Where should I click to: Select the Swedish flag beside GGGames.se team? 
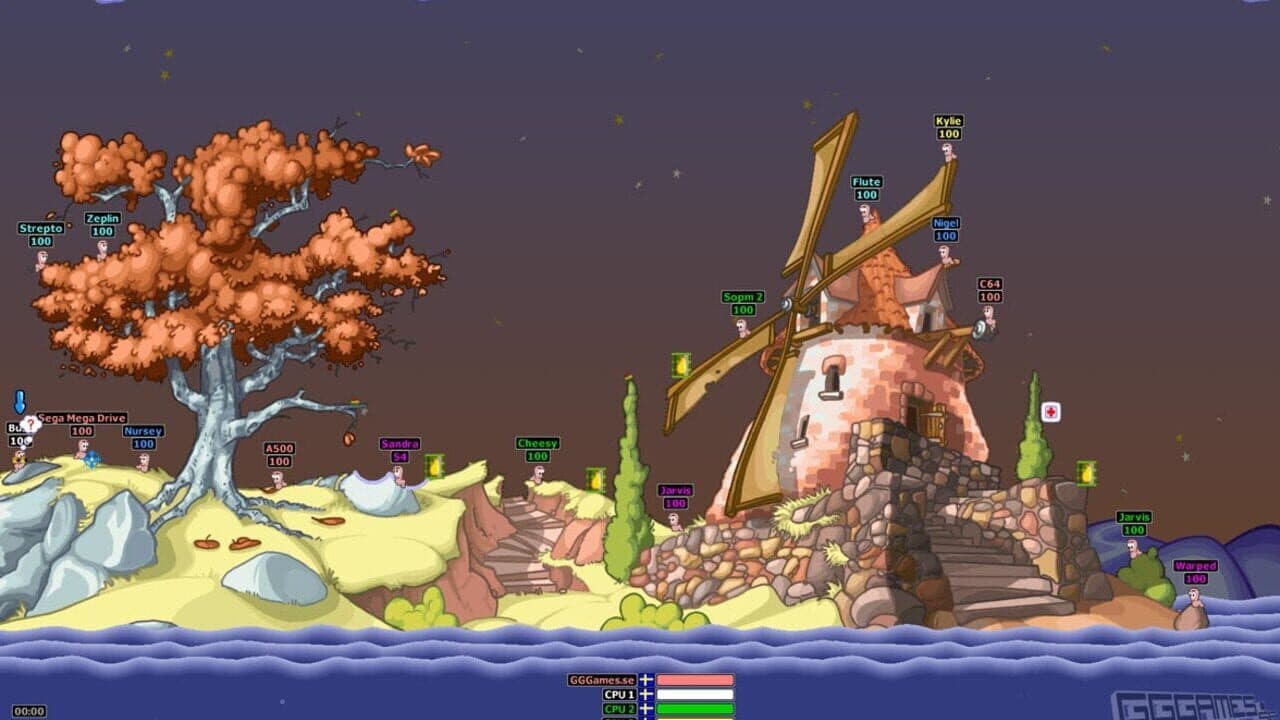coord(646,680)
